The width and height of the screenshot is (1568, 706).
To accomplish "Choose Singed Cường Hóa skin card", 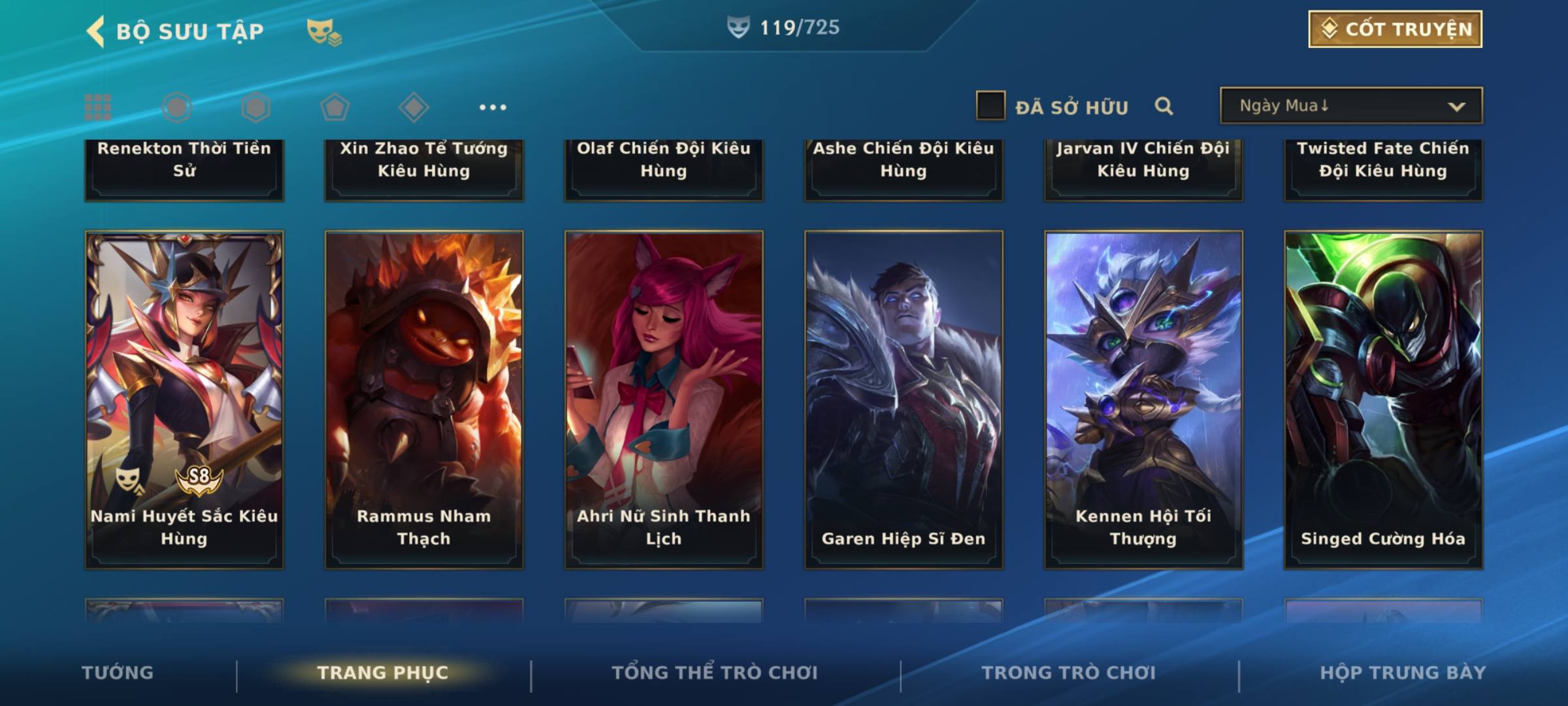I will click(1383, 399).
